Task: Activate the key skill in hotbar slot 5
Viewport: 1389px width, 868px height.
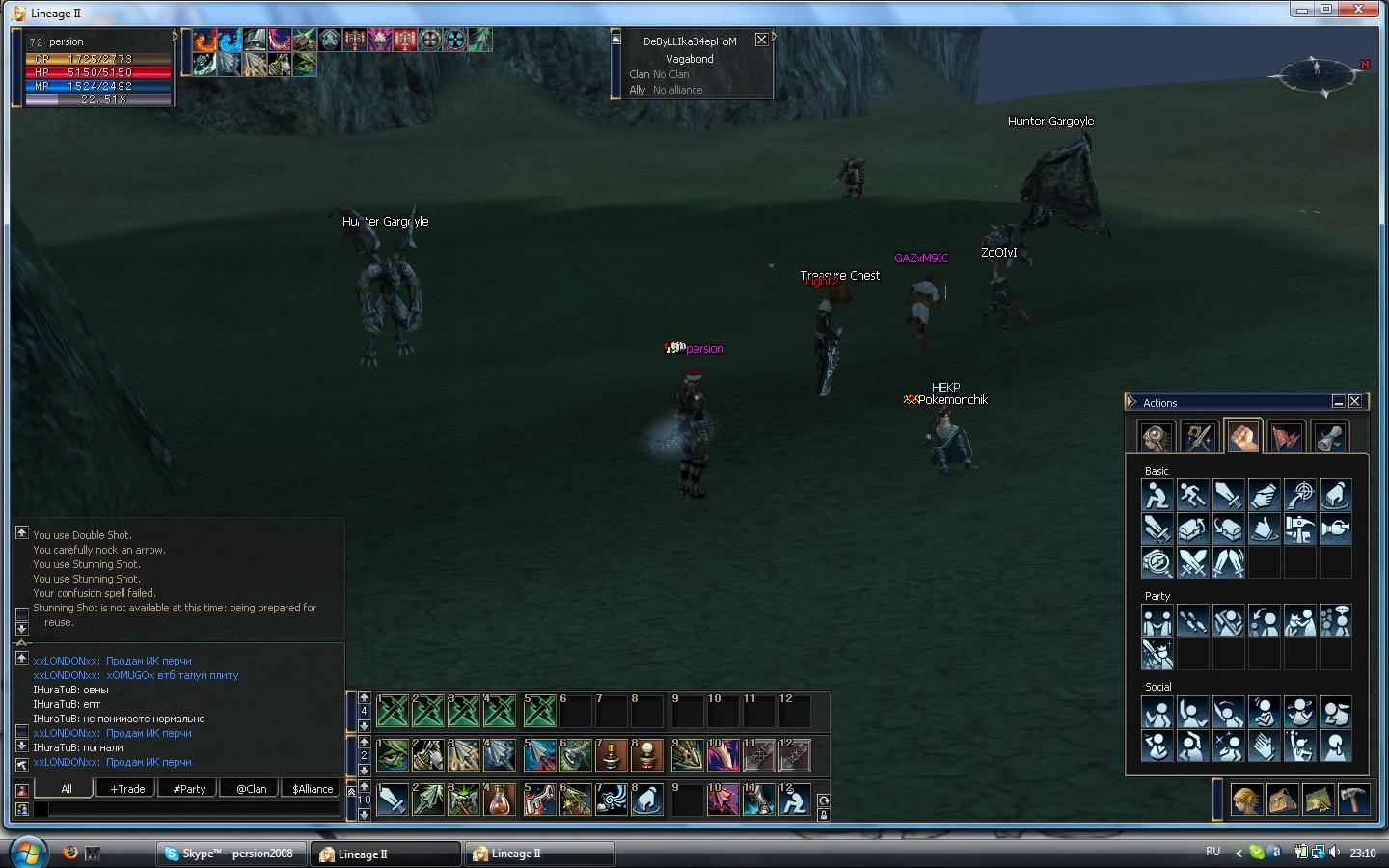Action: [538, 800]
